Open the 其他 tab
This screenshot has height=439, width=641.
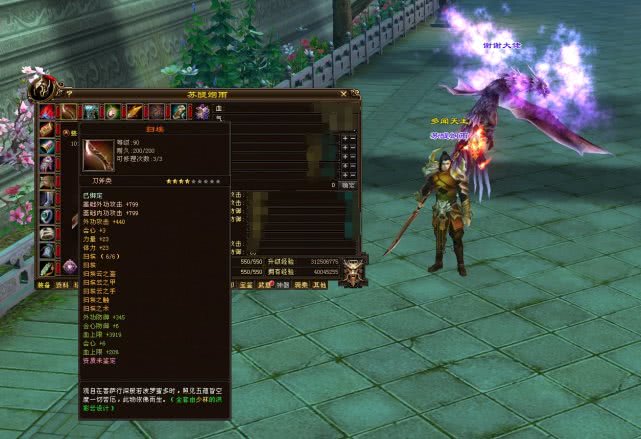[x=319, y=284]
